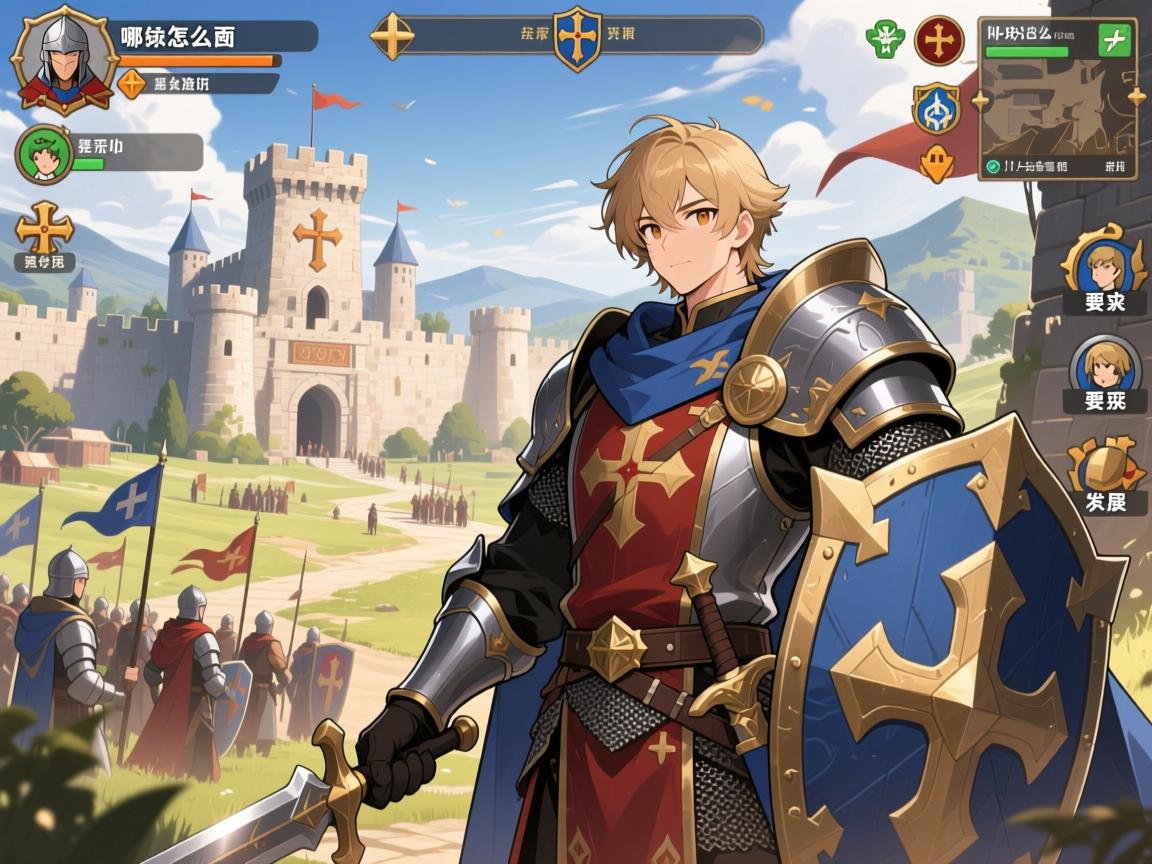Screen dimensions: 1152x864
Task: Click the gold cross at the top bar's left end
Action: click(392, 36)
